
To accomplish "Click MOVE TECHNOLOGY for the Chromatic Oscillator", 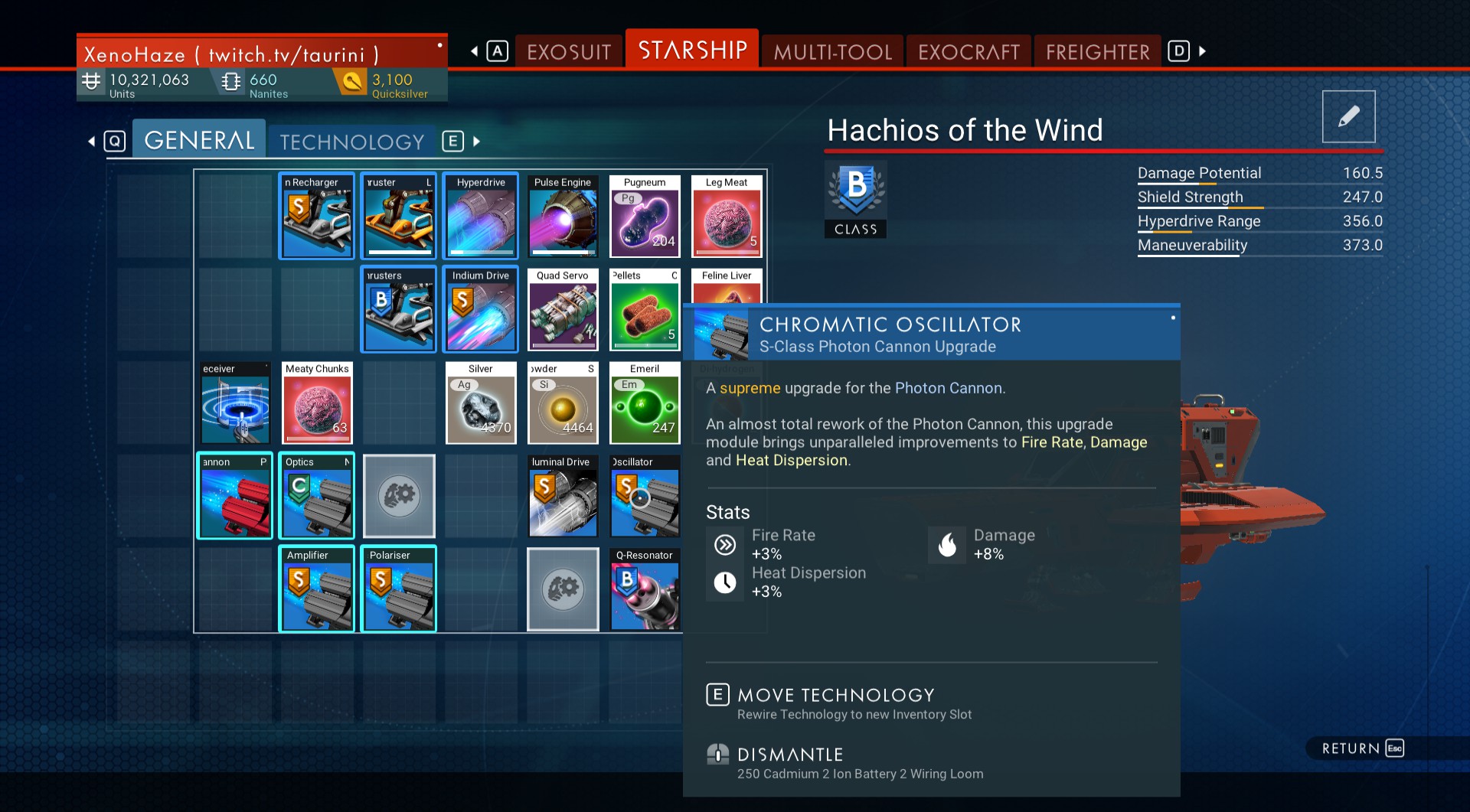I will click(x=834, y=696).
